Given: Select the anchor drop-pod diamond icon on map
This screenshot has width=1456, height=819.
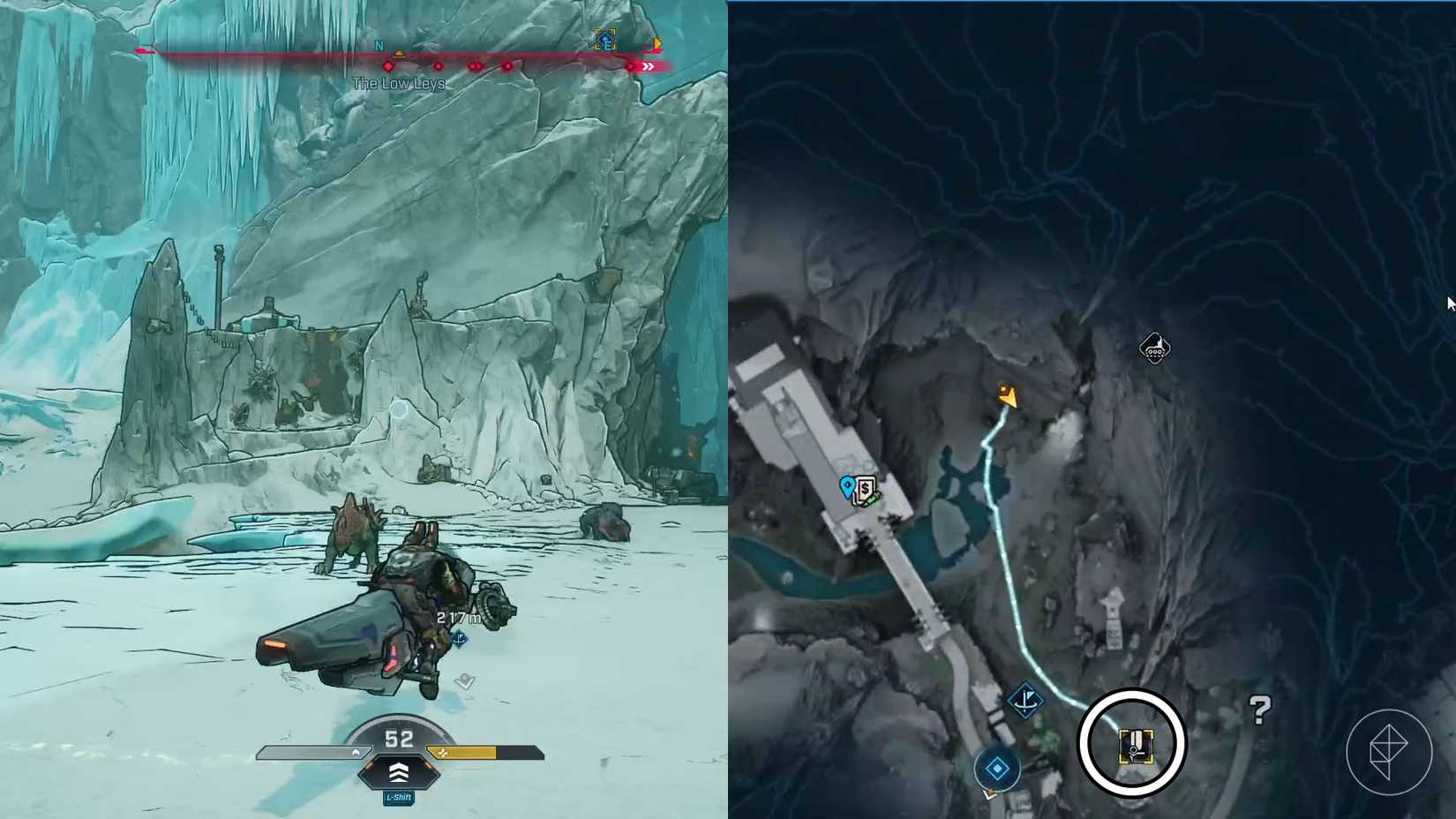Looking at the screenshot, I should (1026, 699).
